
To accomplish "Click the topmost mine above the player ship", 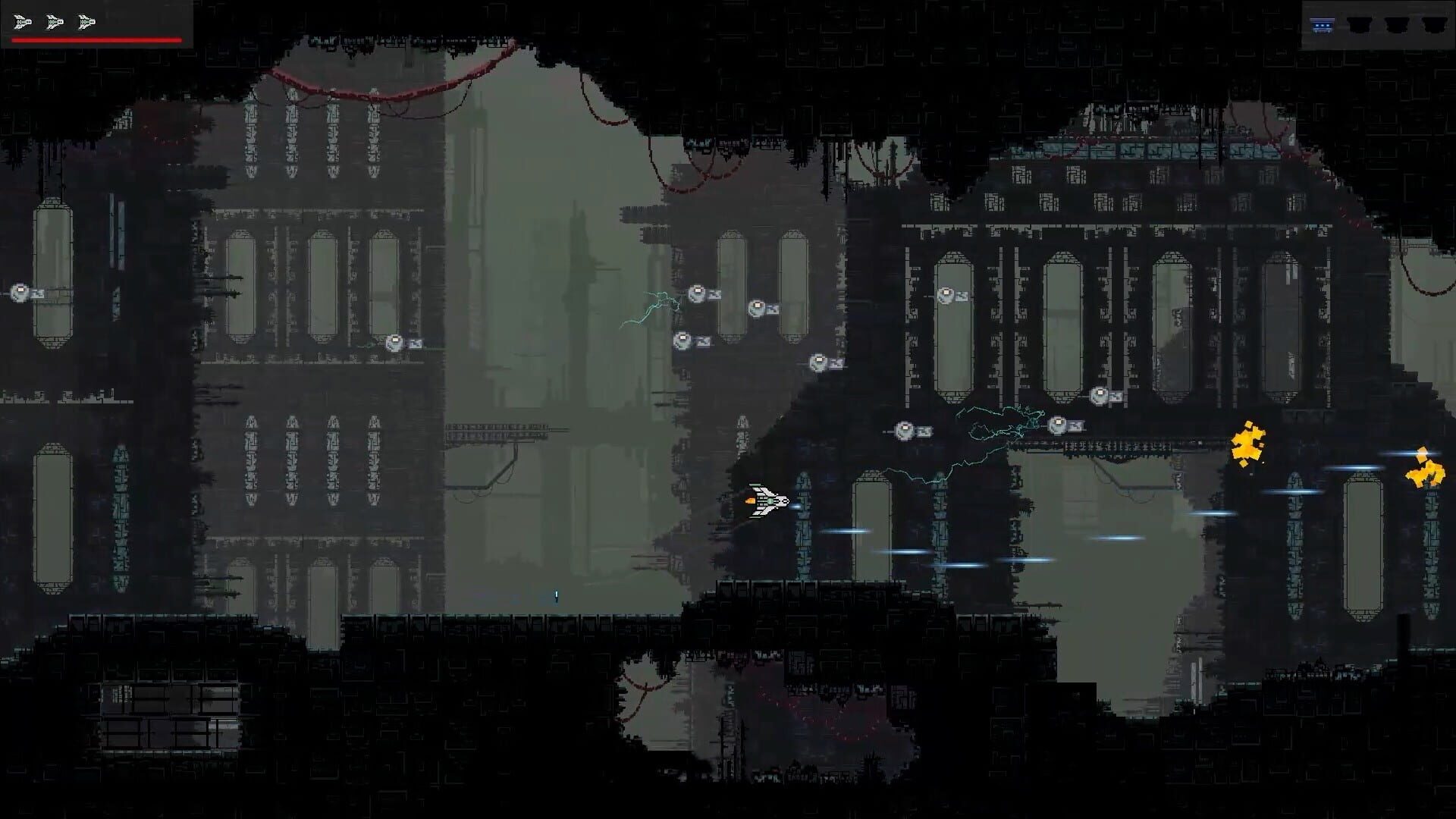I will point(695,292).
